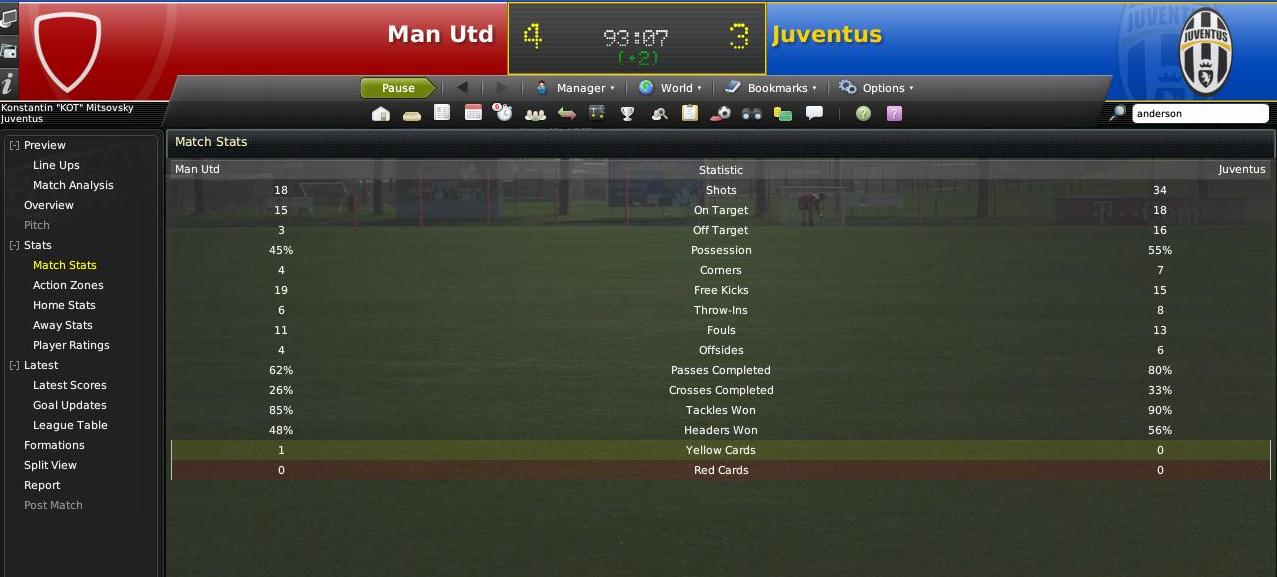The width and height of the screenshot is (1277, 577).
Task: Show Player Ratings
Action: click(x=71, y=345)
